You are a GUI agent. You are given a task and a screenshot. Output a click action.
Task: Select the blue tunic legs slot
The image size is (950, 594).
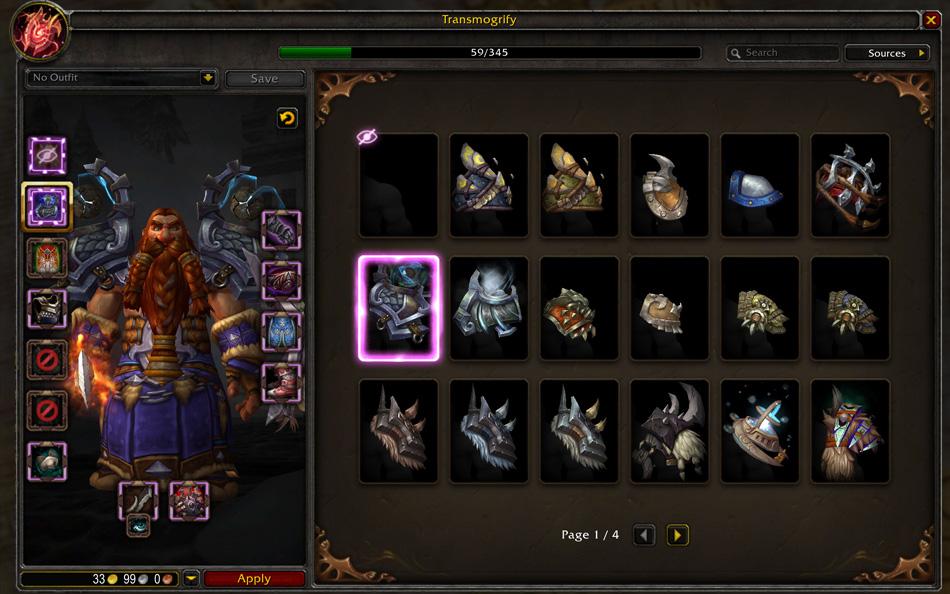(x=281, y=331)
